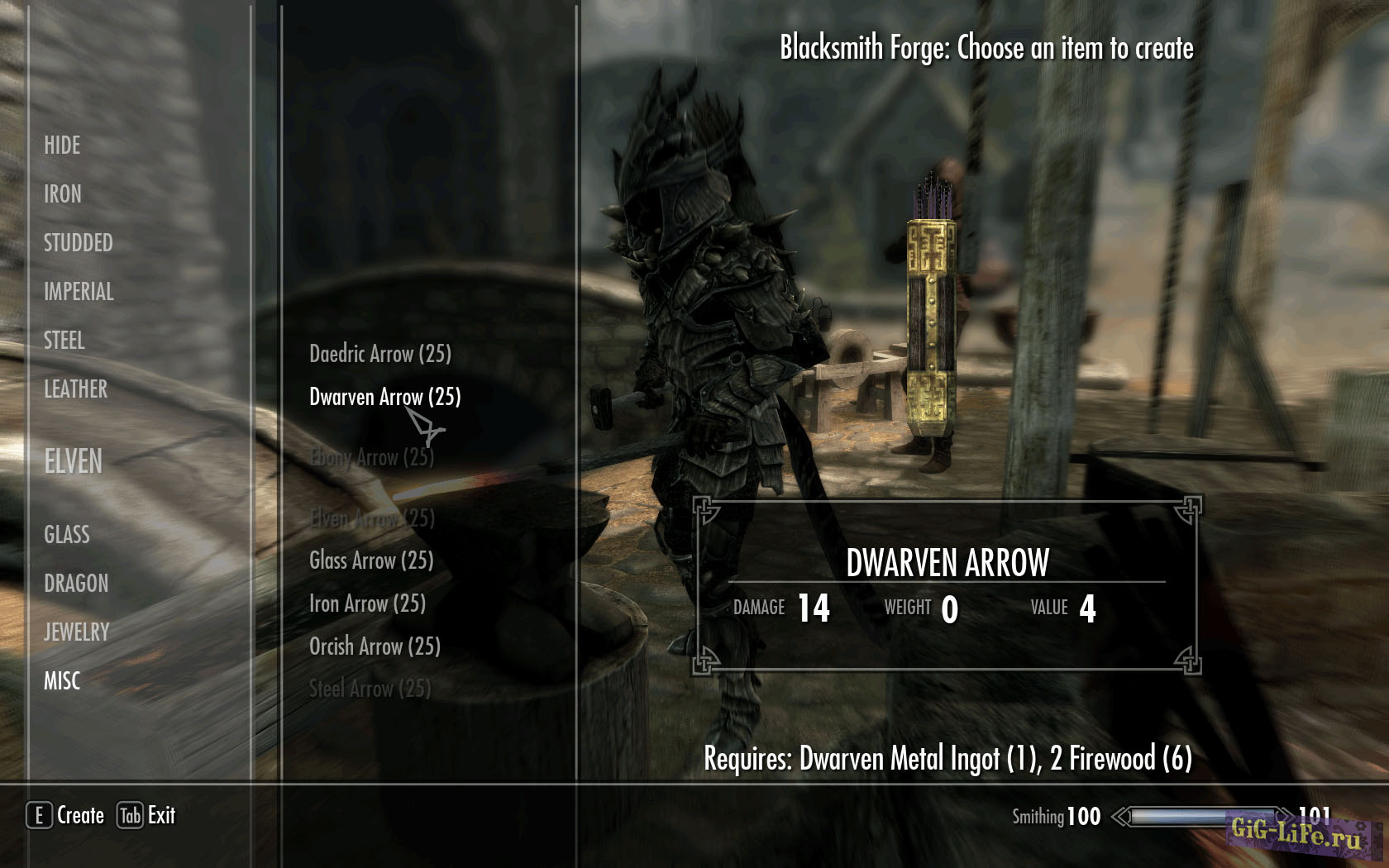Select the Ebony Arrow (25) entry
The height and width of the screenshot is (868, 1389).
point(372,457)
